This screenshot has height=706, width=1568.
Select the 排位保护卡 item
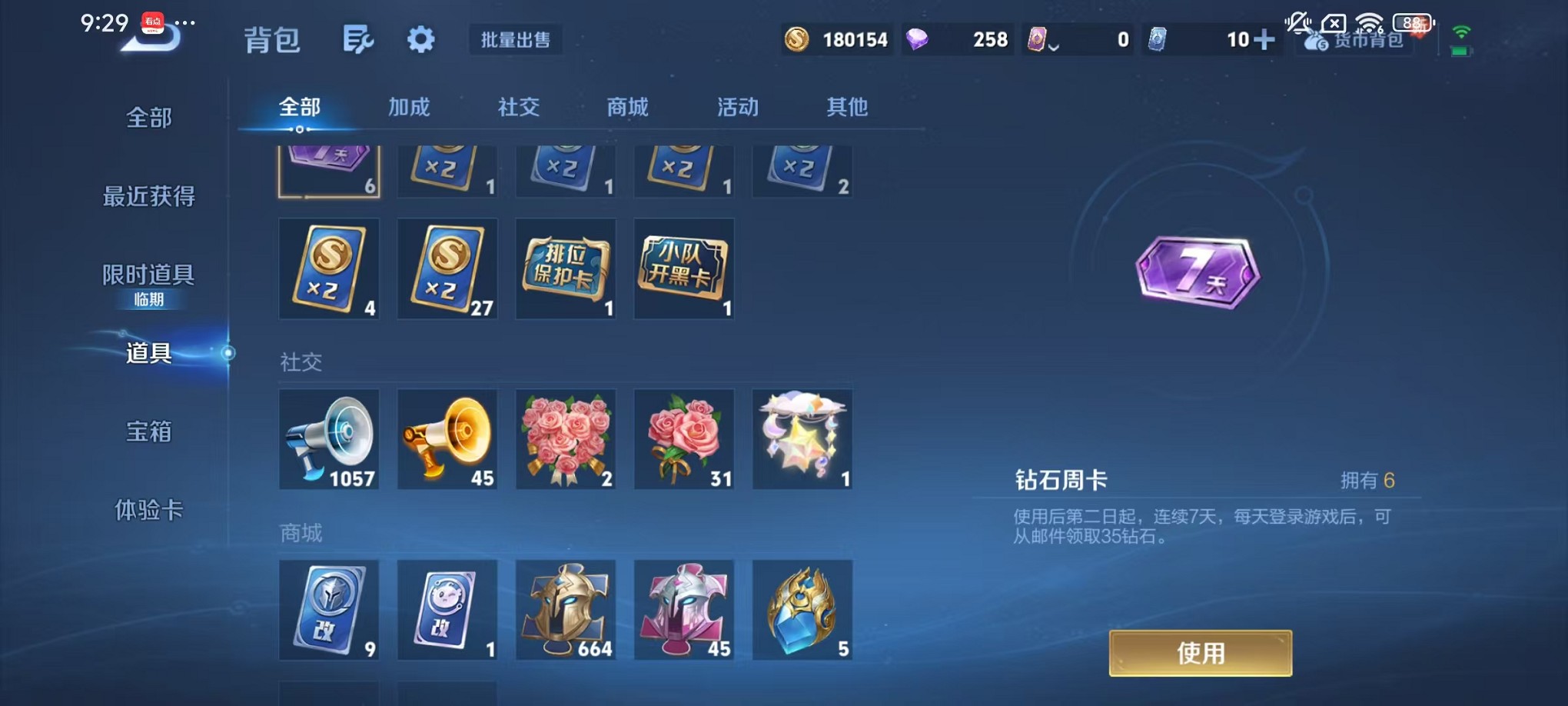(566, 268)
